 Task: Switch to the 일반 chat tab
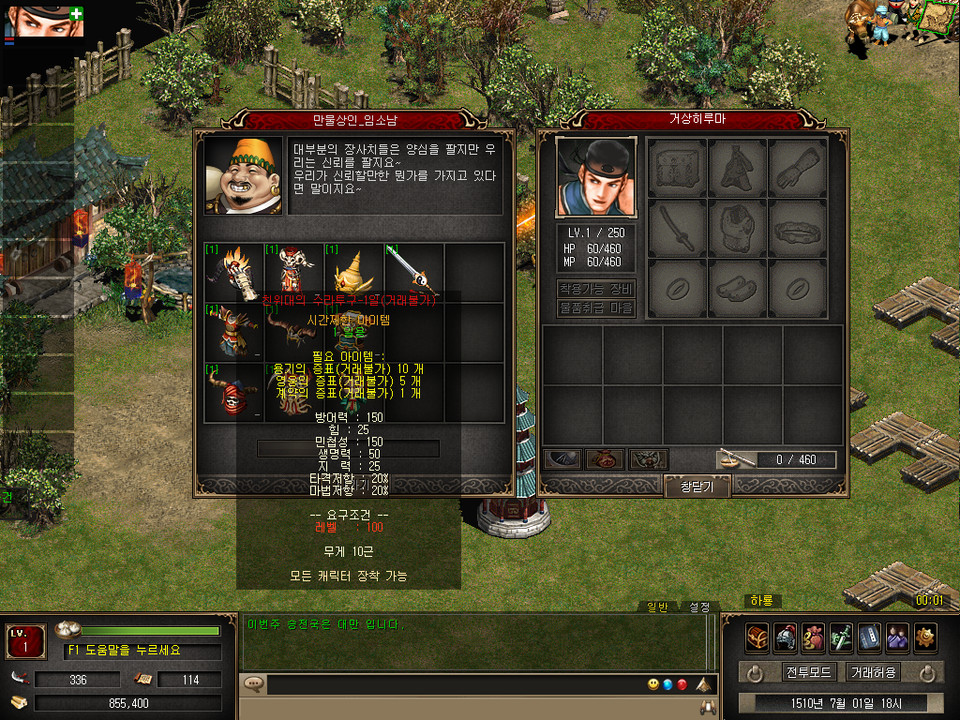tap(656, 606)
